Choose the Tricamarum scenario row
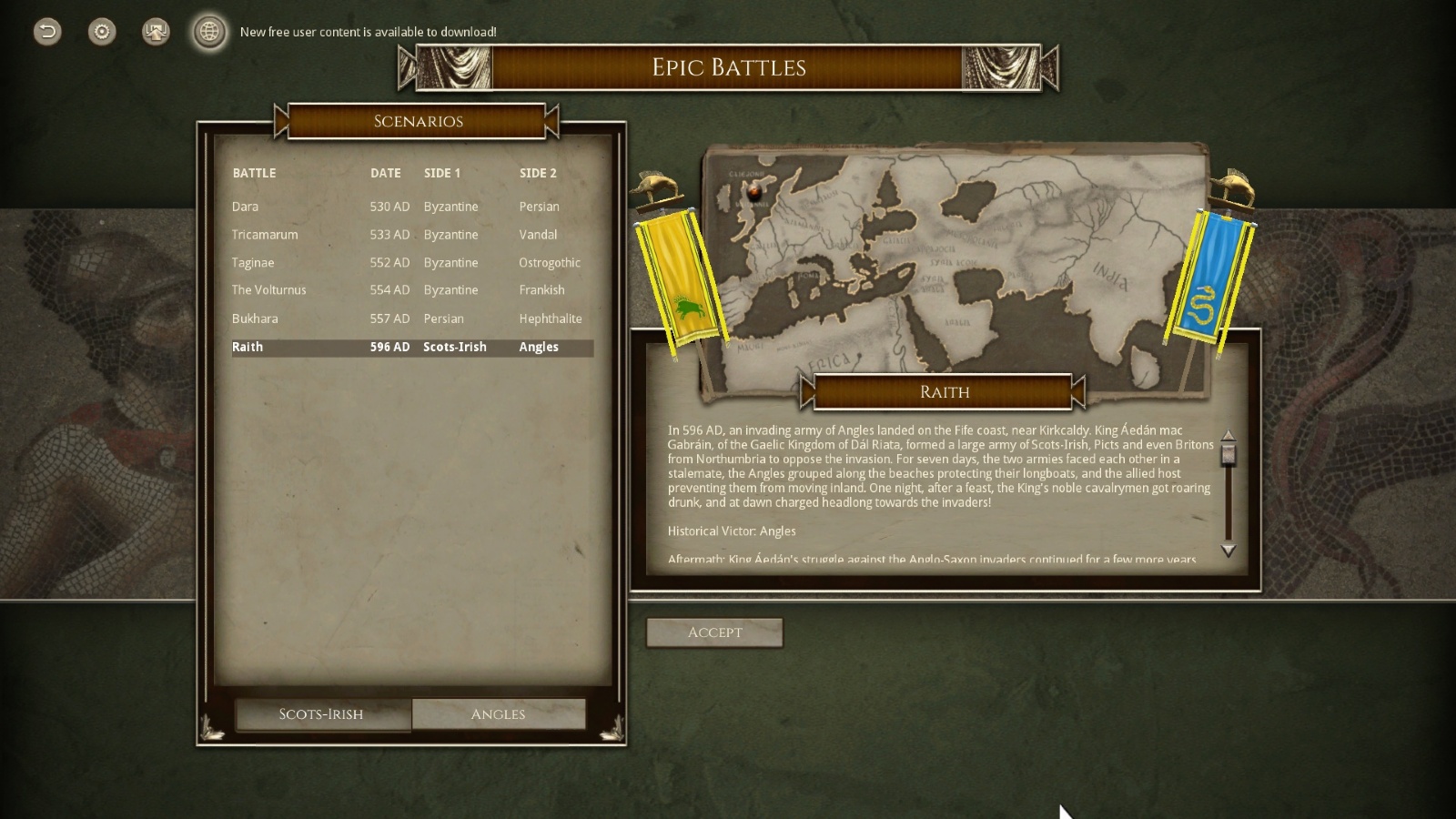The height and width of the screenshot is (819, 1456). pos(265,235)
